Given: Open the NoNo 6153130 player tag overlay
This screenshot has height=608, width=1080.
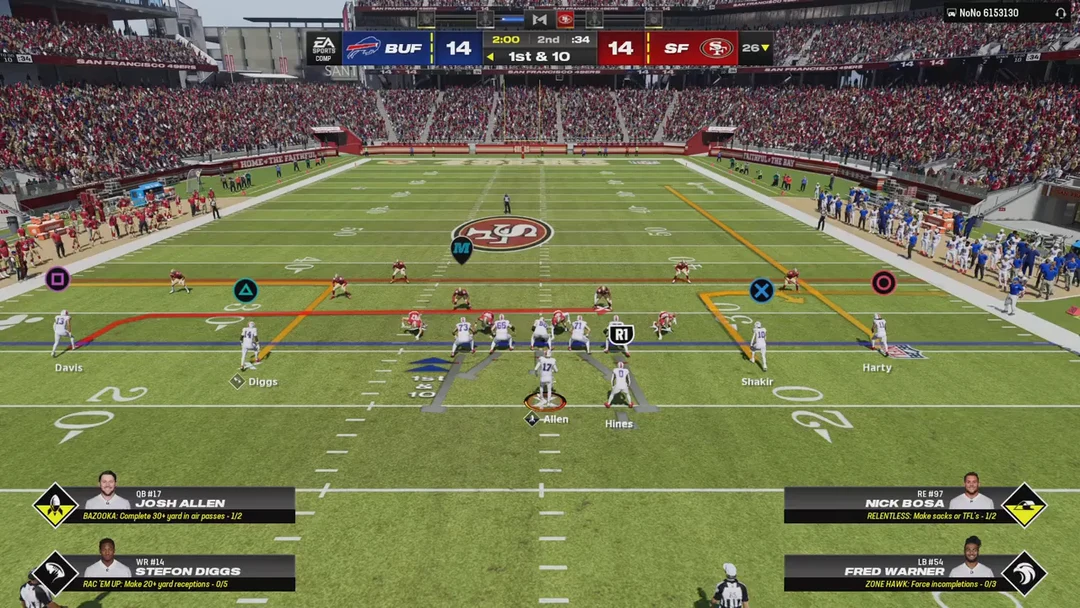Looking at the screenshot, I should pos(990,13).
